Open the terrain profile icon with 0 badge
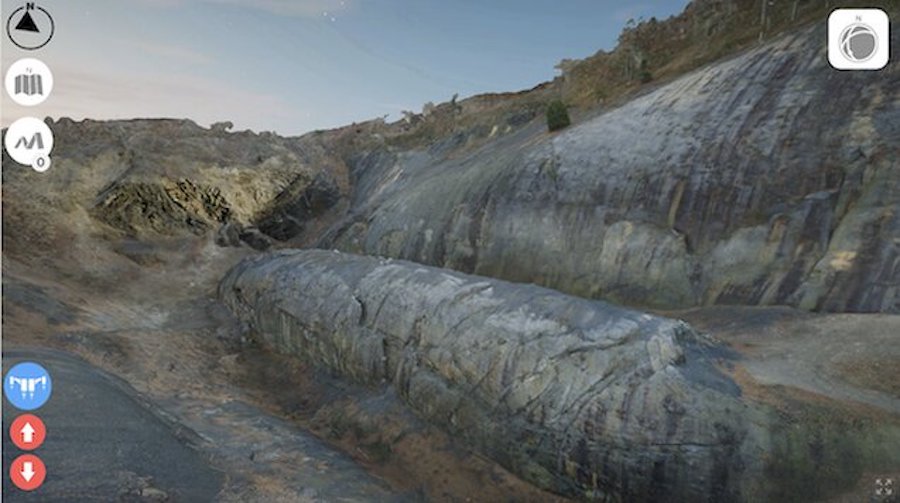 pyautogui.click(x=28, y=141)
